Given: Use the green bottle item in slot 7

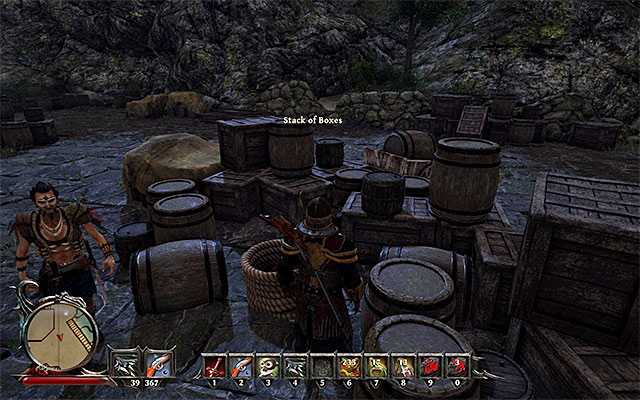Looking at the screenshot, I should click(x=375, y=364).
